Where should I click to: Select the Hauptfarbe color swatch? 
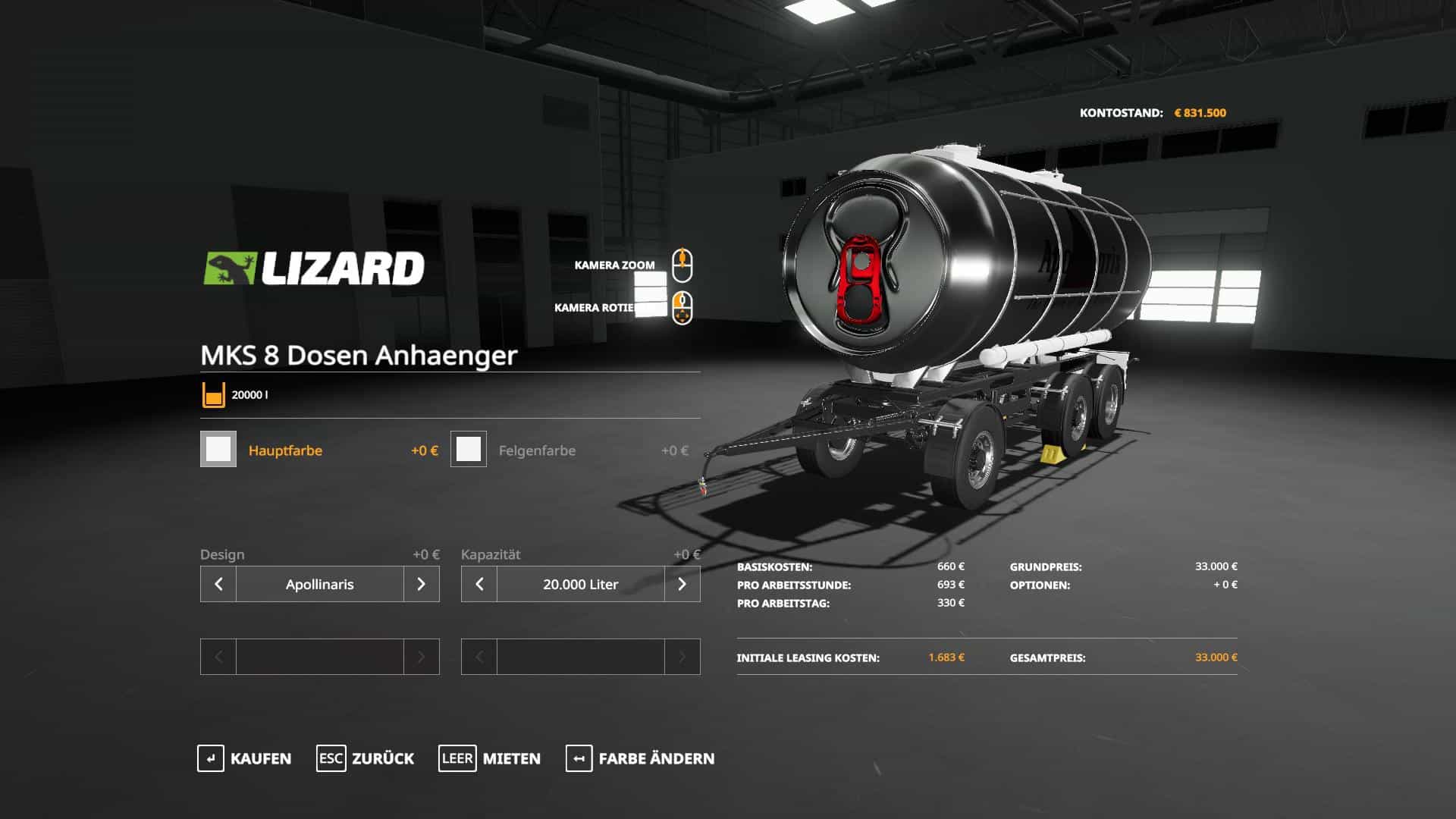pyautogui.click(x=218, y=449)
